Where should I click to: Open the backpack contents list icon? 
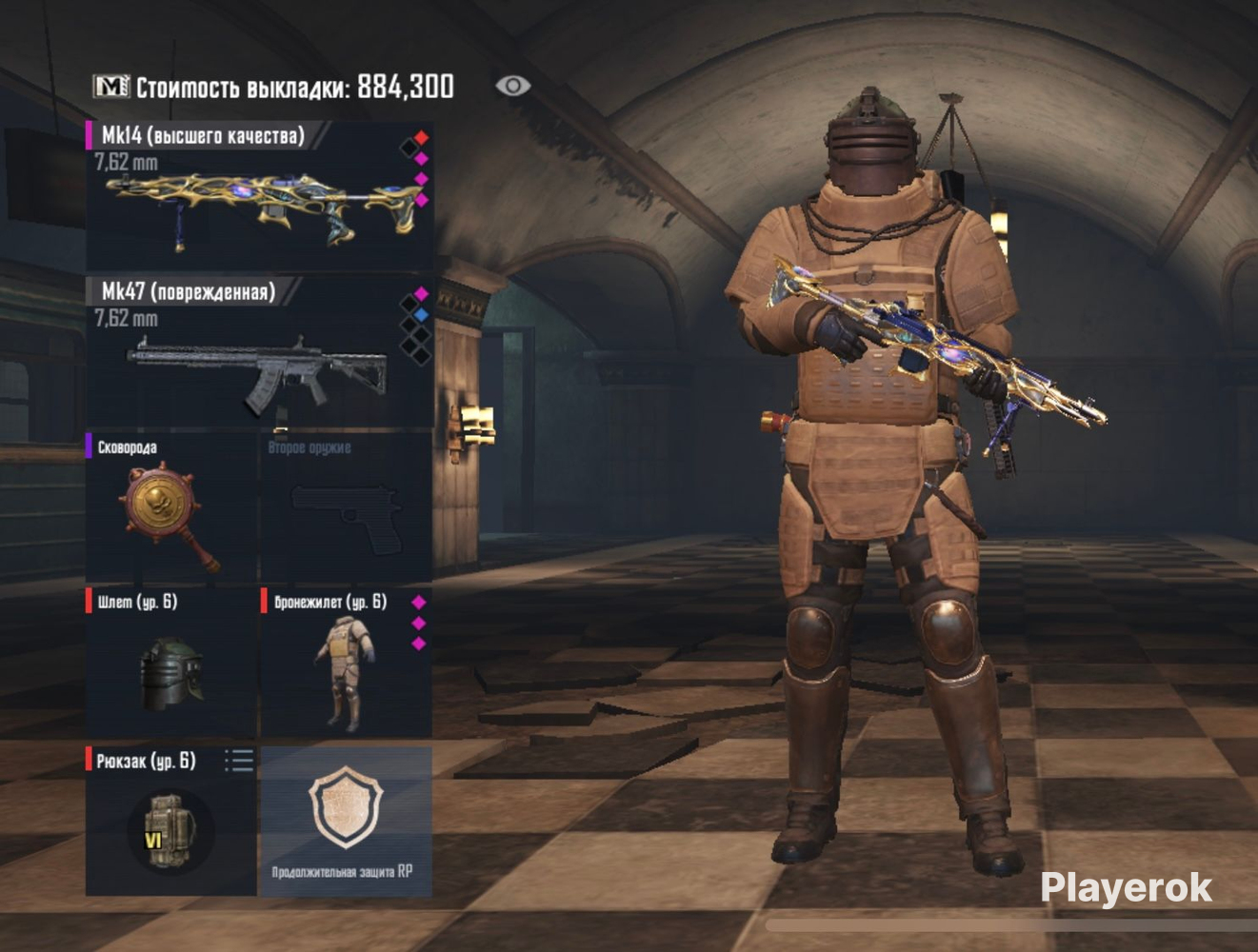pos(239,760)
